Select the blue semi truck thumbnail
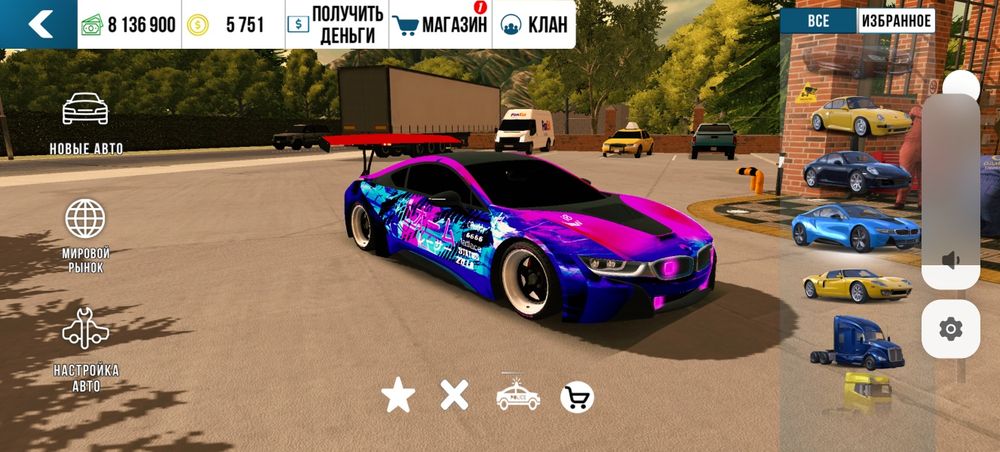The width and height of the screenshot is (1000, 452). tap(856, 342)
